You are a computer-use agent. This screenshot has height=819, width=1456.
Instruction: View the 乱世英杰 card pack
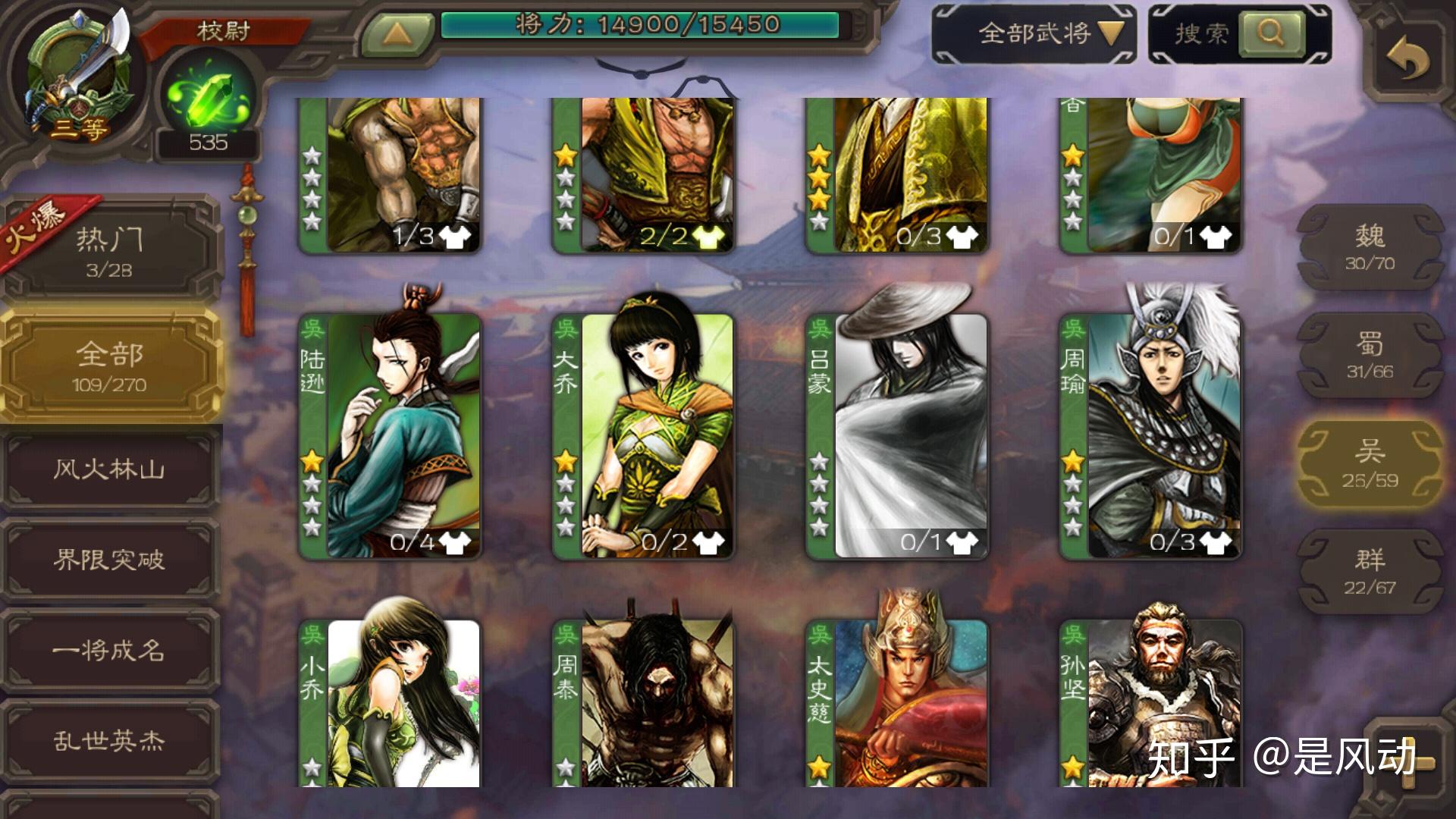pyautogui.click(x=110, y=740)
